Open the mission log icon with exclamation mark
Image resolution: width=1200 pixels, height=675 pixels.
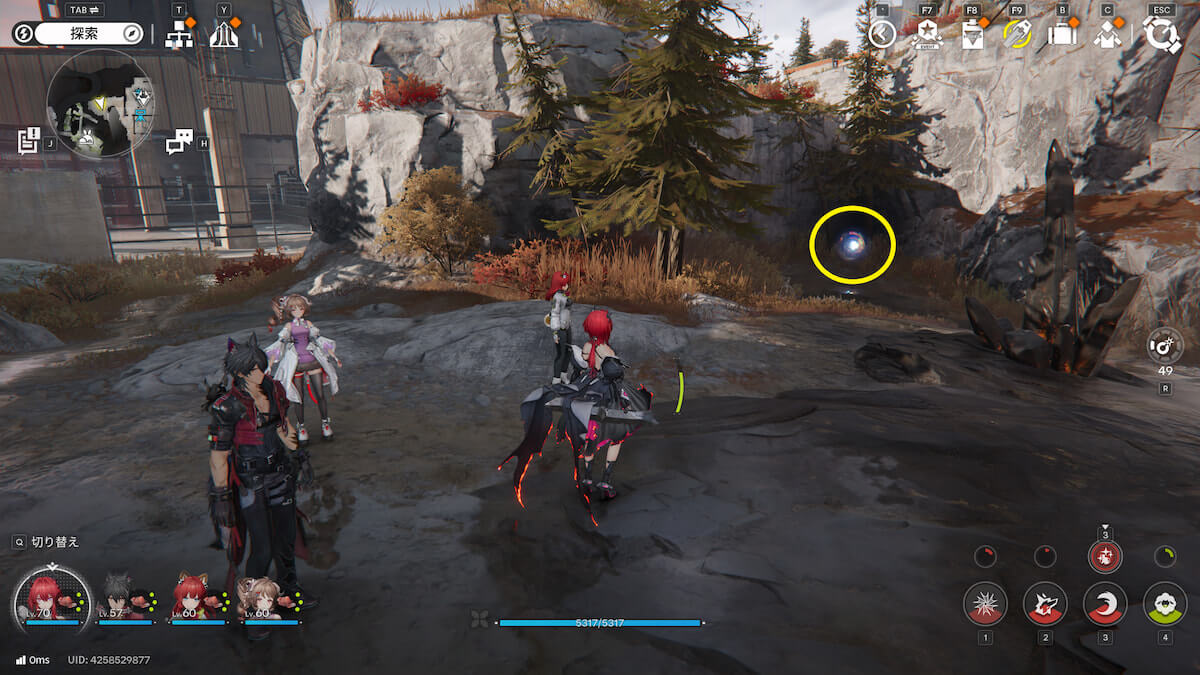(29, 141)
